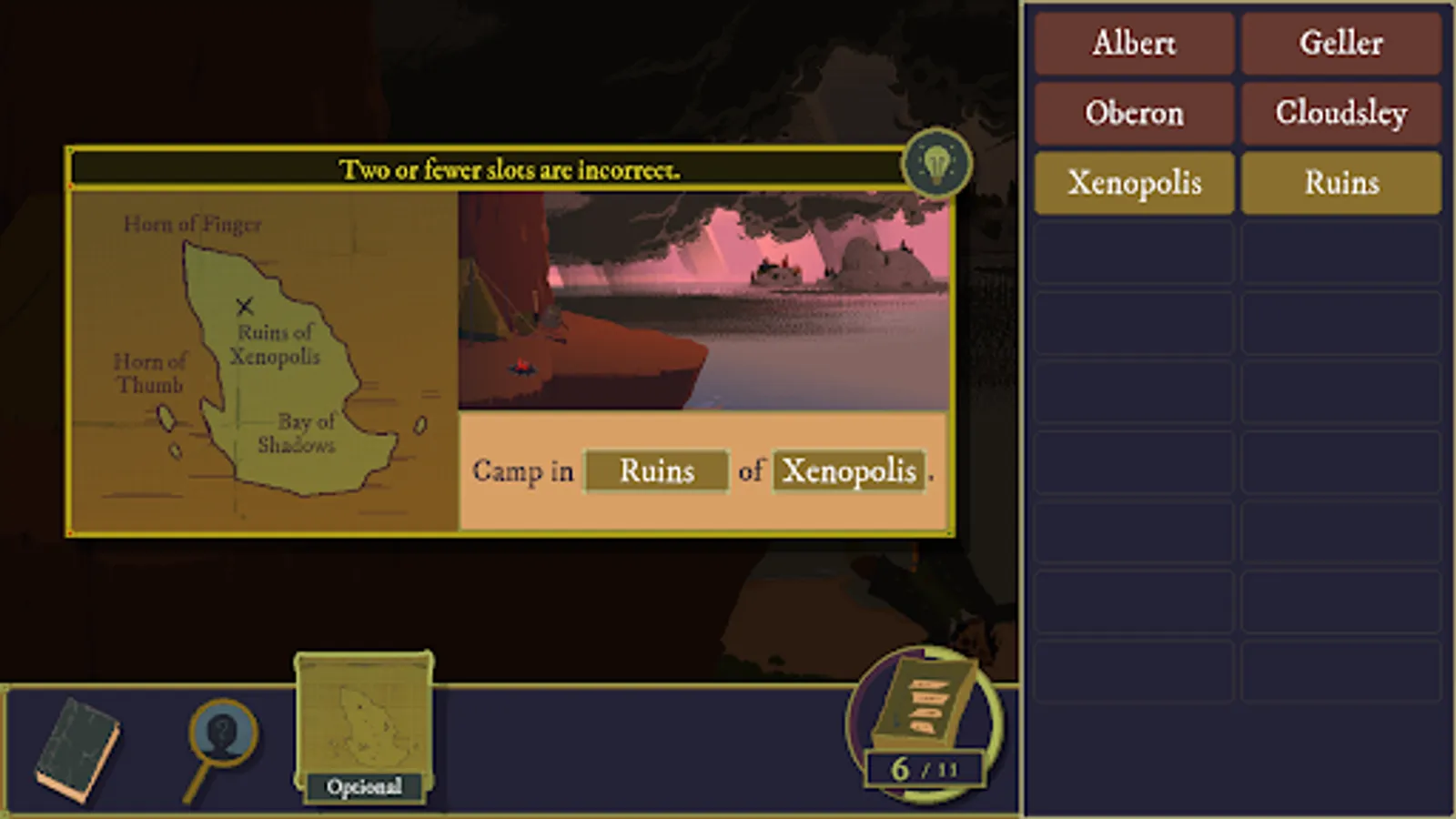The height and width of the screenshot is (819, 1456).
Task: Select the Ruins word tile
Action: [1341, 183]
